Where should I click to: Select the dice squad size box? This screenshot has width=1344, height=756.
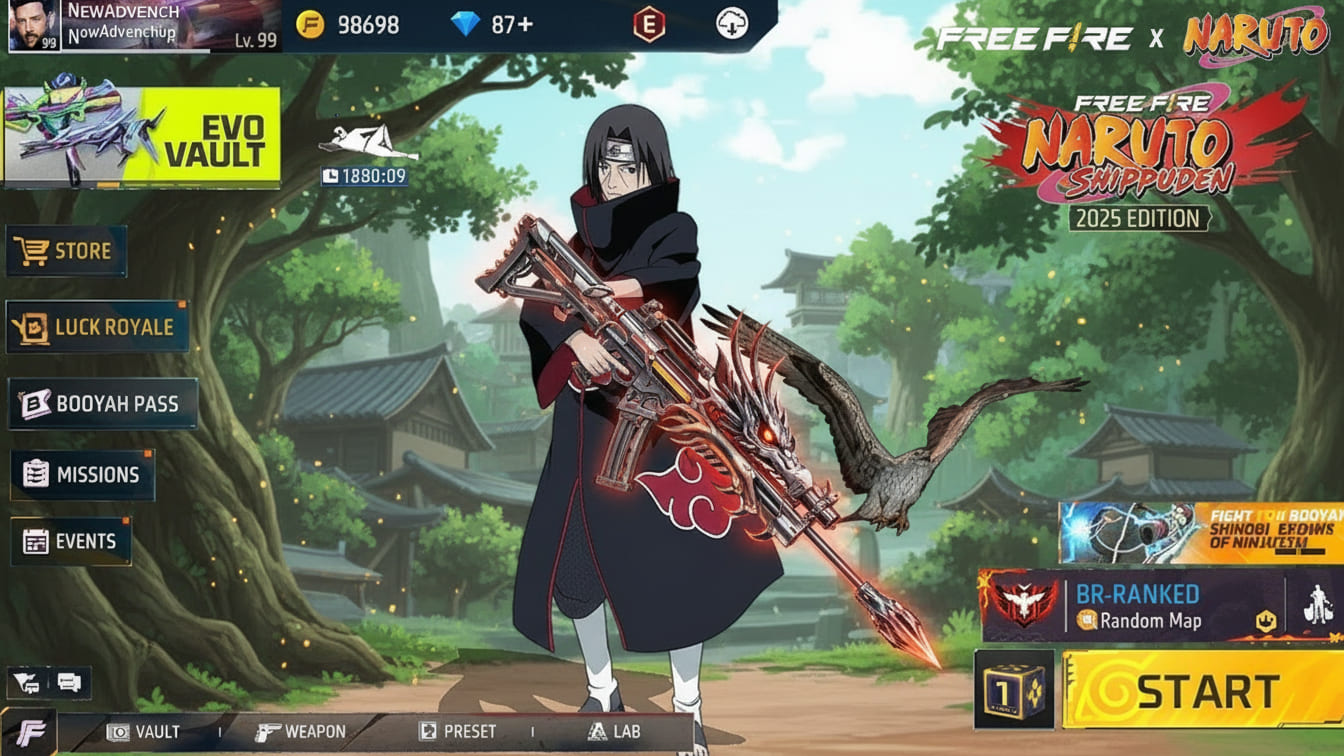click(1014, 690)
